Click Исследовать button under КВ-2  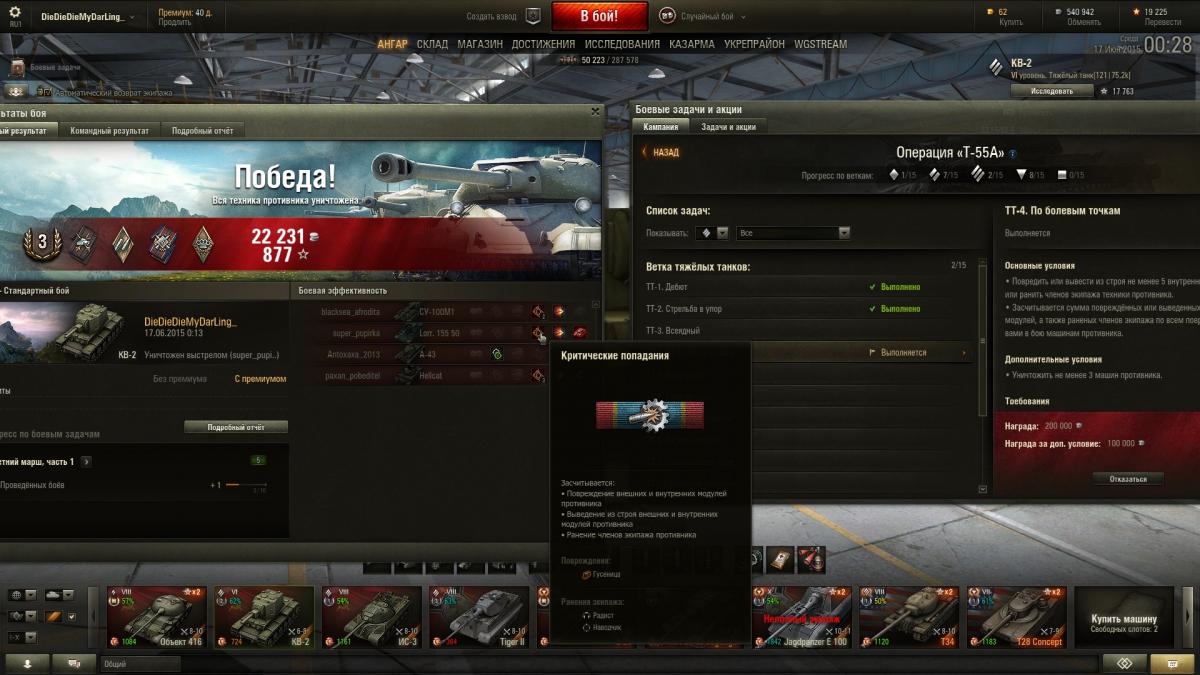coord(1051,91)
